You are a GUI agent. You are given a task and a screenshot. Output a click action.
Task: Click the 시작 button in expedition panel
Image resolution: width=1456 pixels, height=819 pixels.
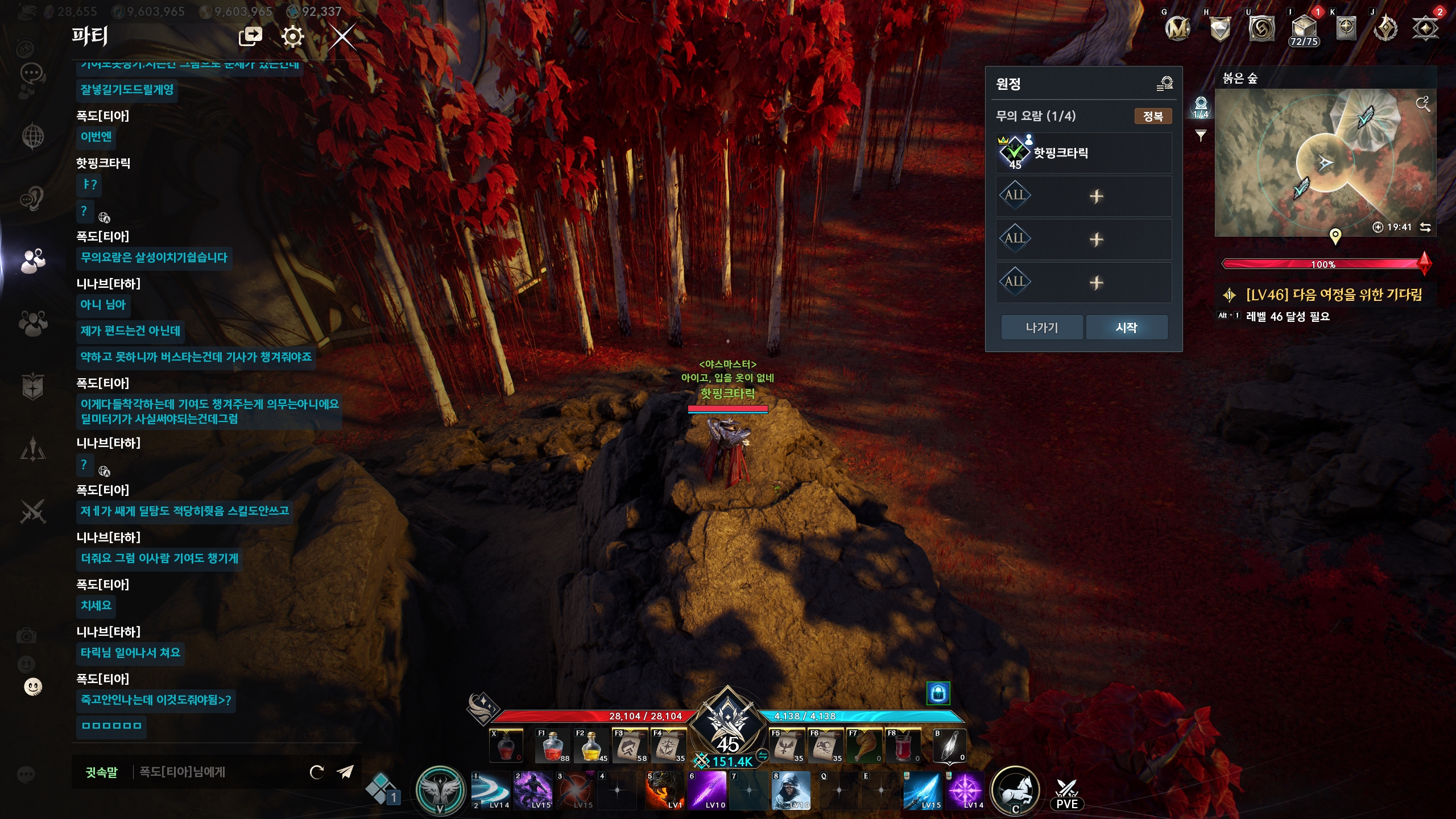[x=1126, y=328]
